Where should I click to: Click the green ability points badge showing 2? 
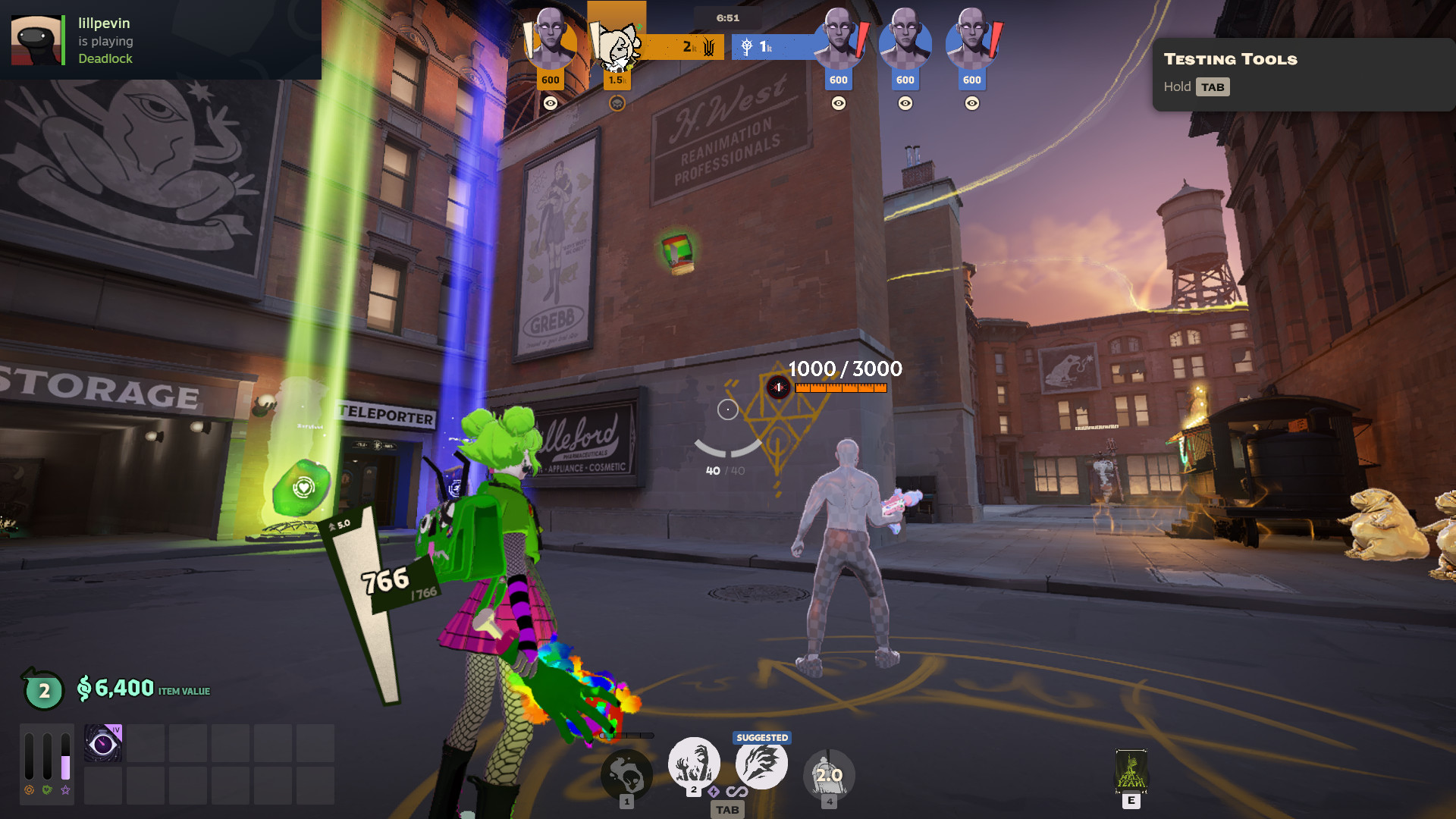click(44, 690)
